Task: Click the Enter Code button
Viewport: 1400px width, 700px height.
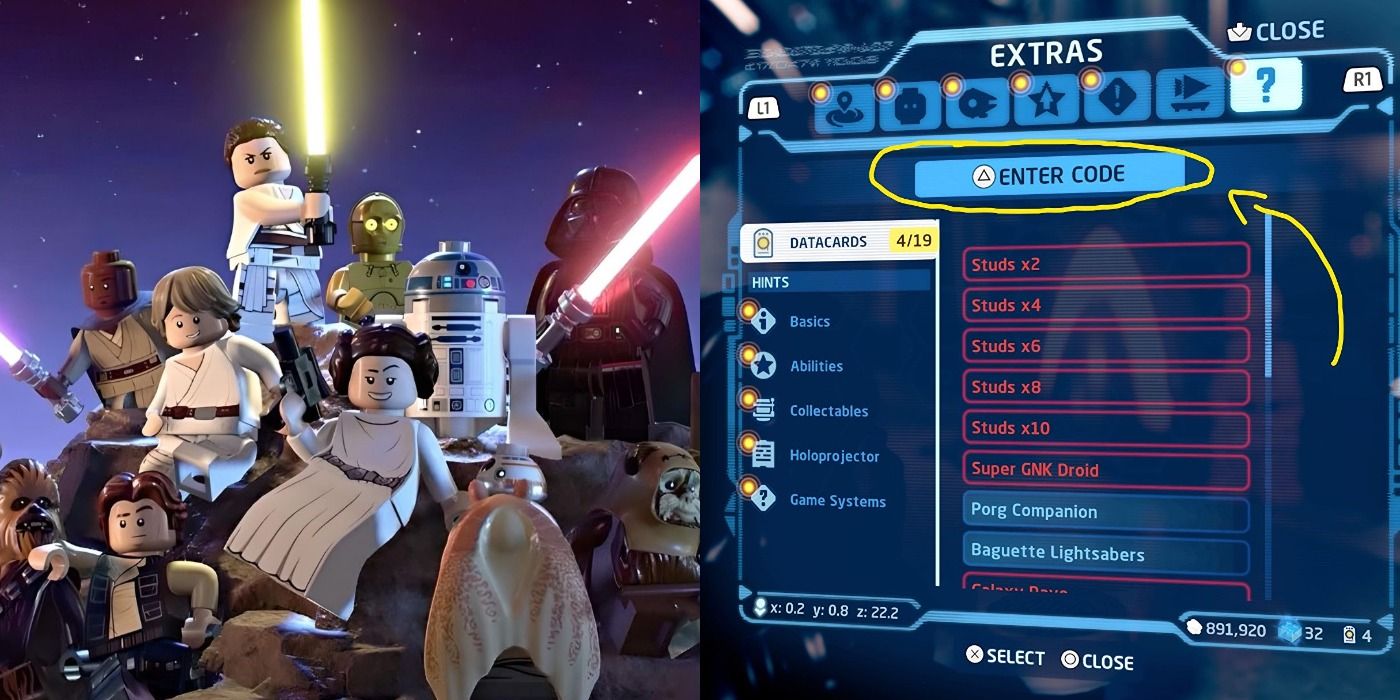Action: coord(1049,176)
